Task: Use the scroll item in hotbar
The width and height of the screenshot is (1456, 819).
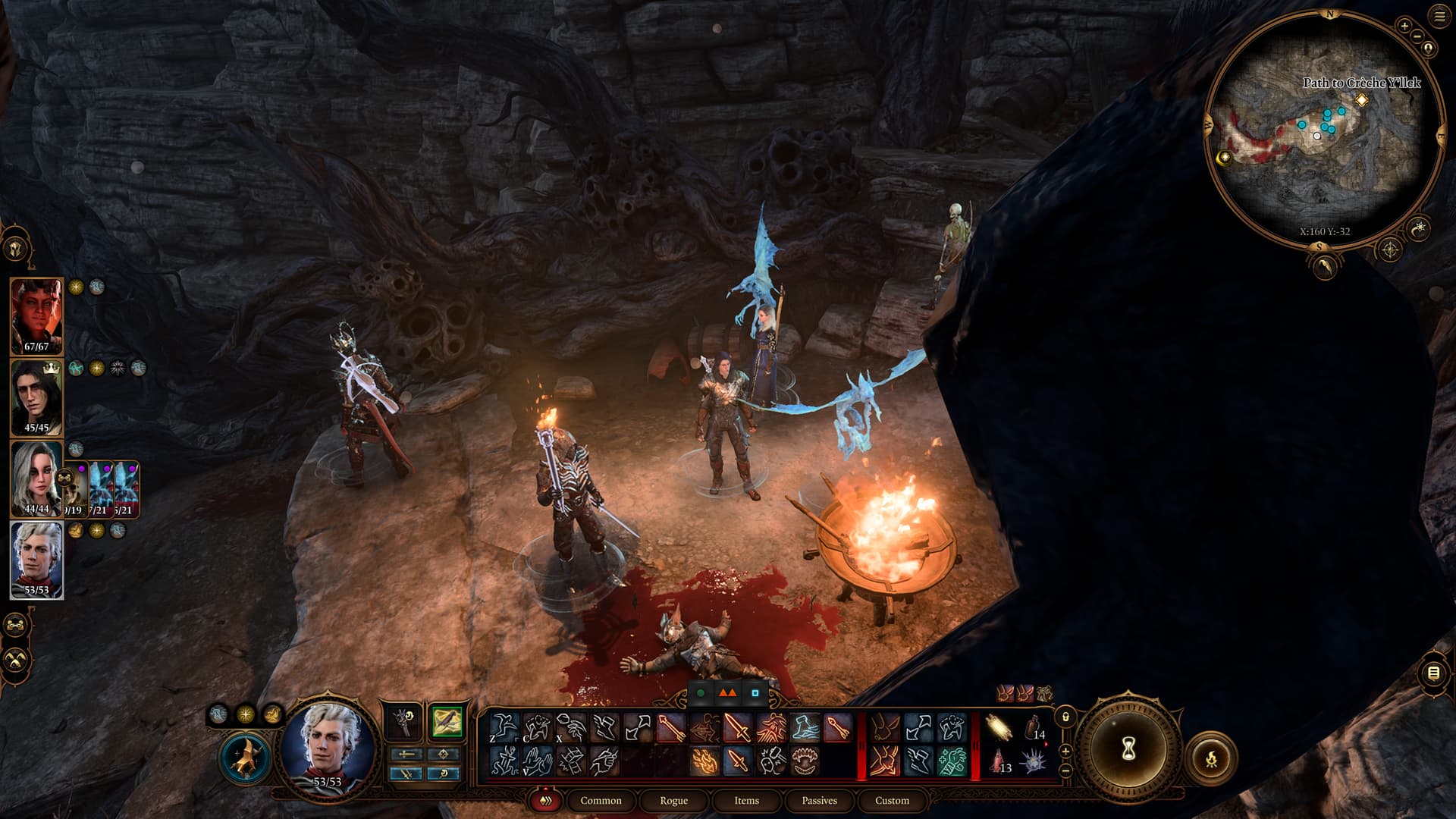Action: coord(999,729)
